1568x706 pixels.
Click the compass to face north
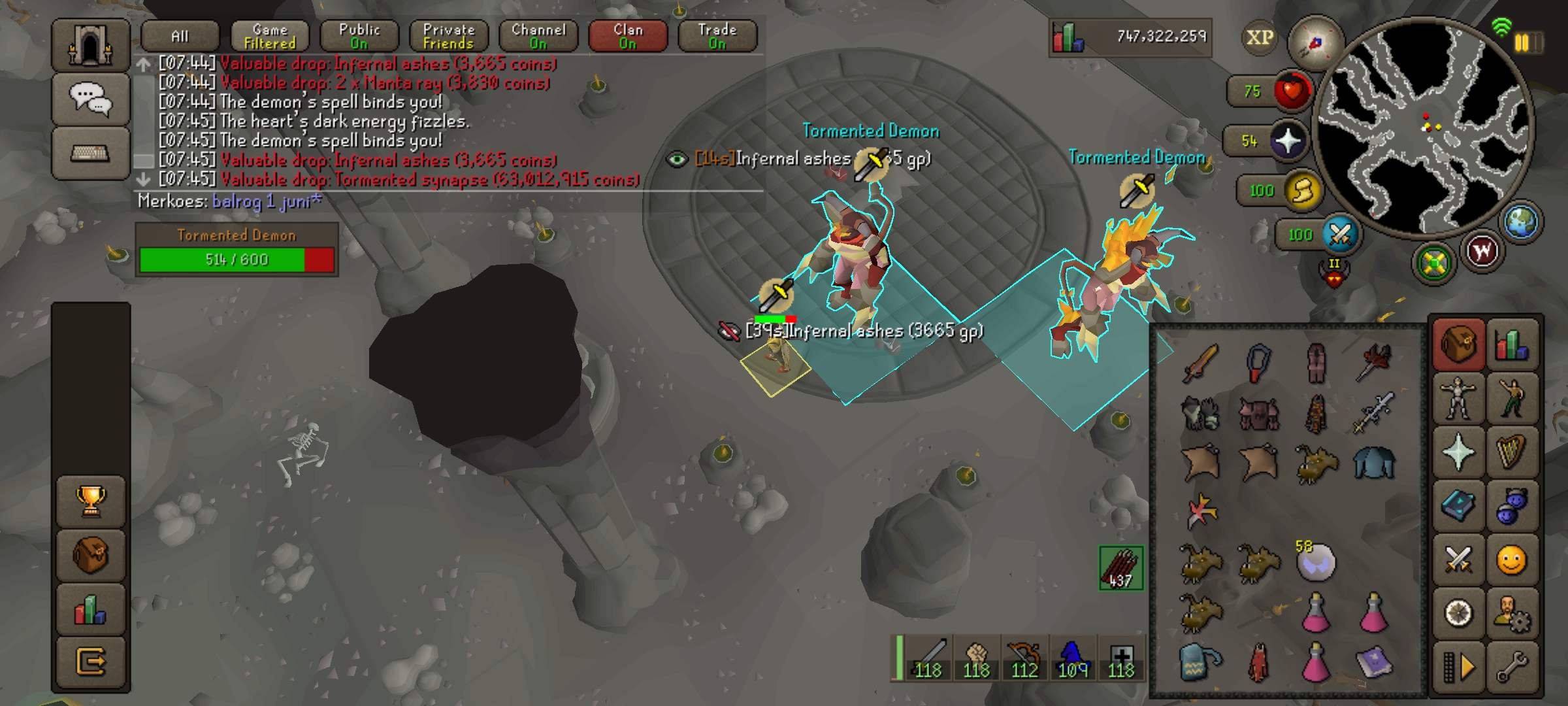[x=1314, y=44]
